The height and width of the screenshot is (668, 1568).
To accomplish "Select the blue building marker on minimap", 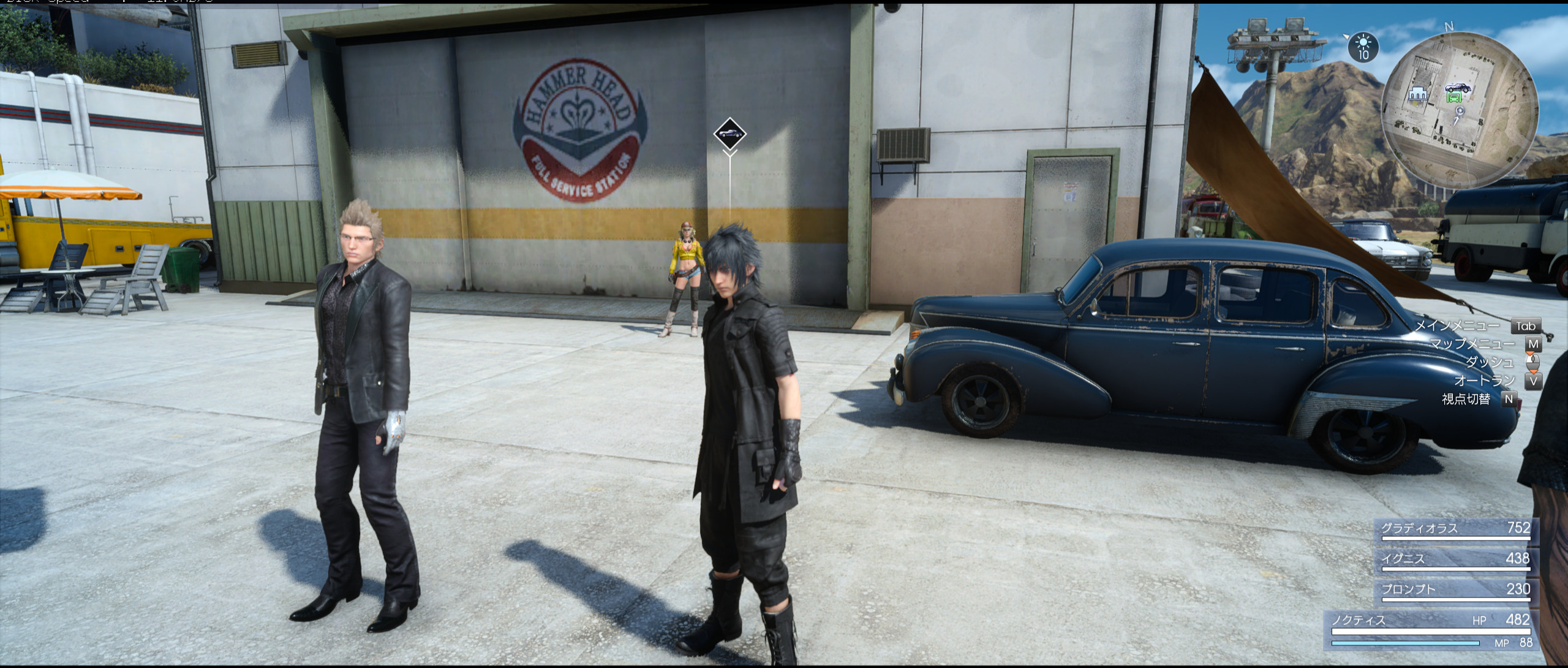I will [1417, 94].
